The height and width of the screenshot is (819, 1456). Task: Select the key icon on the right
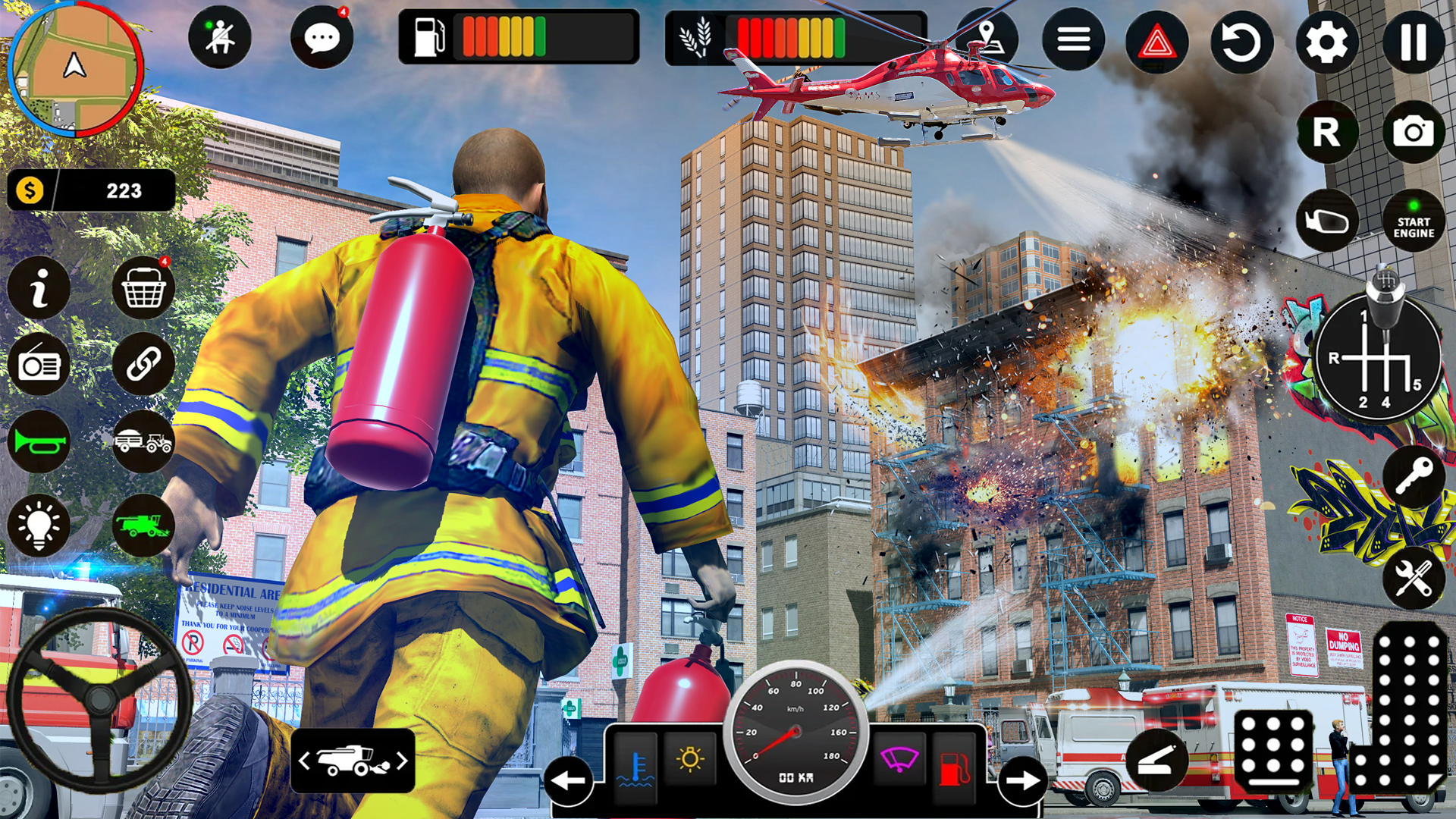pos(1412,474)
